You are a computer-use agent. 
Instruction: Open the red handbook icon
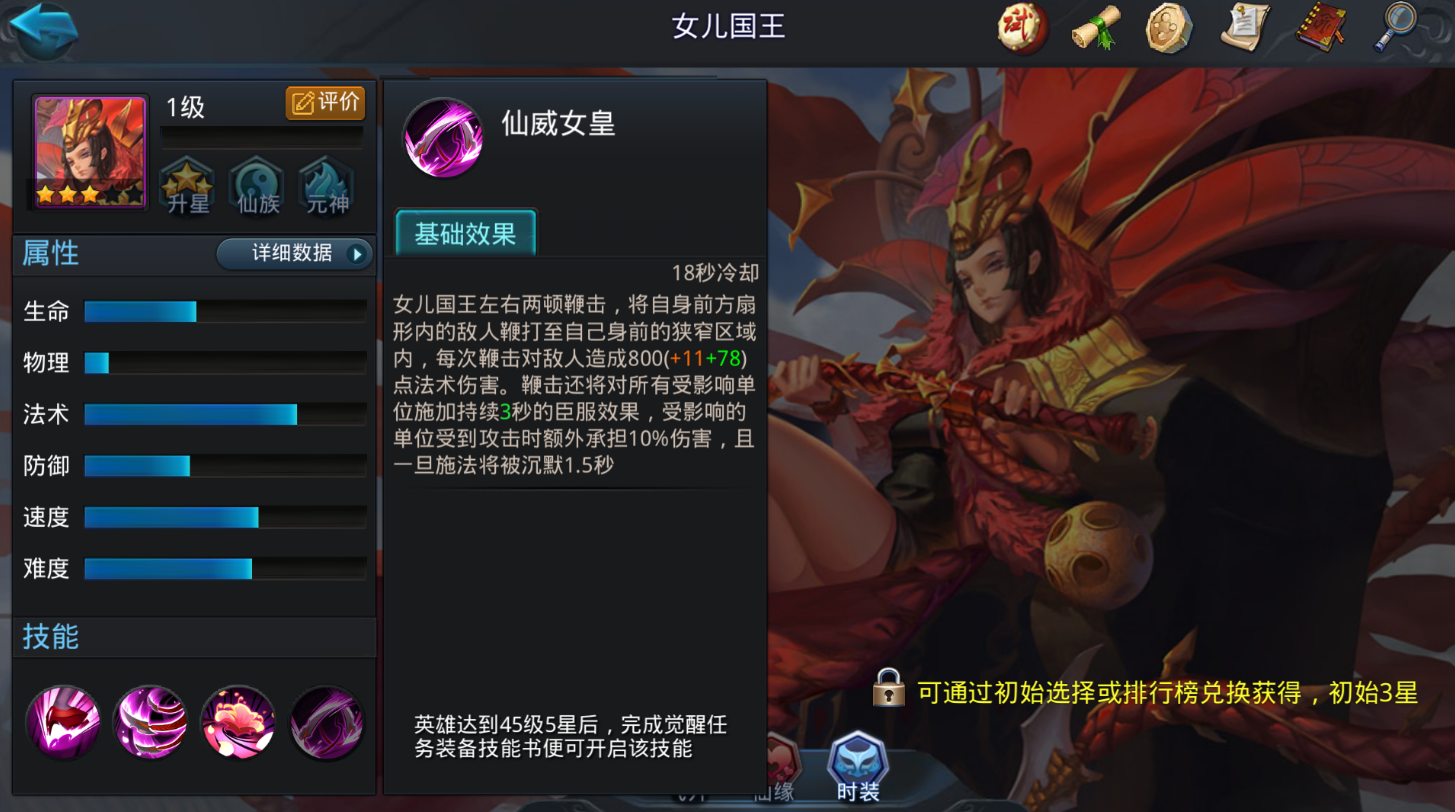point(1321,29)
